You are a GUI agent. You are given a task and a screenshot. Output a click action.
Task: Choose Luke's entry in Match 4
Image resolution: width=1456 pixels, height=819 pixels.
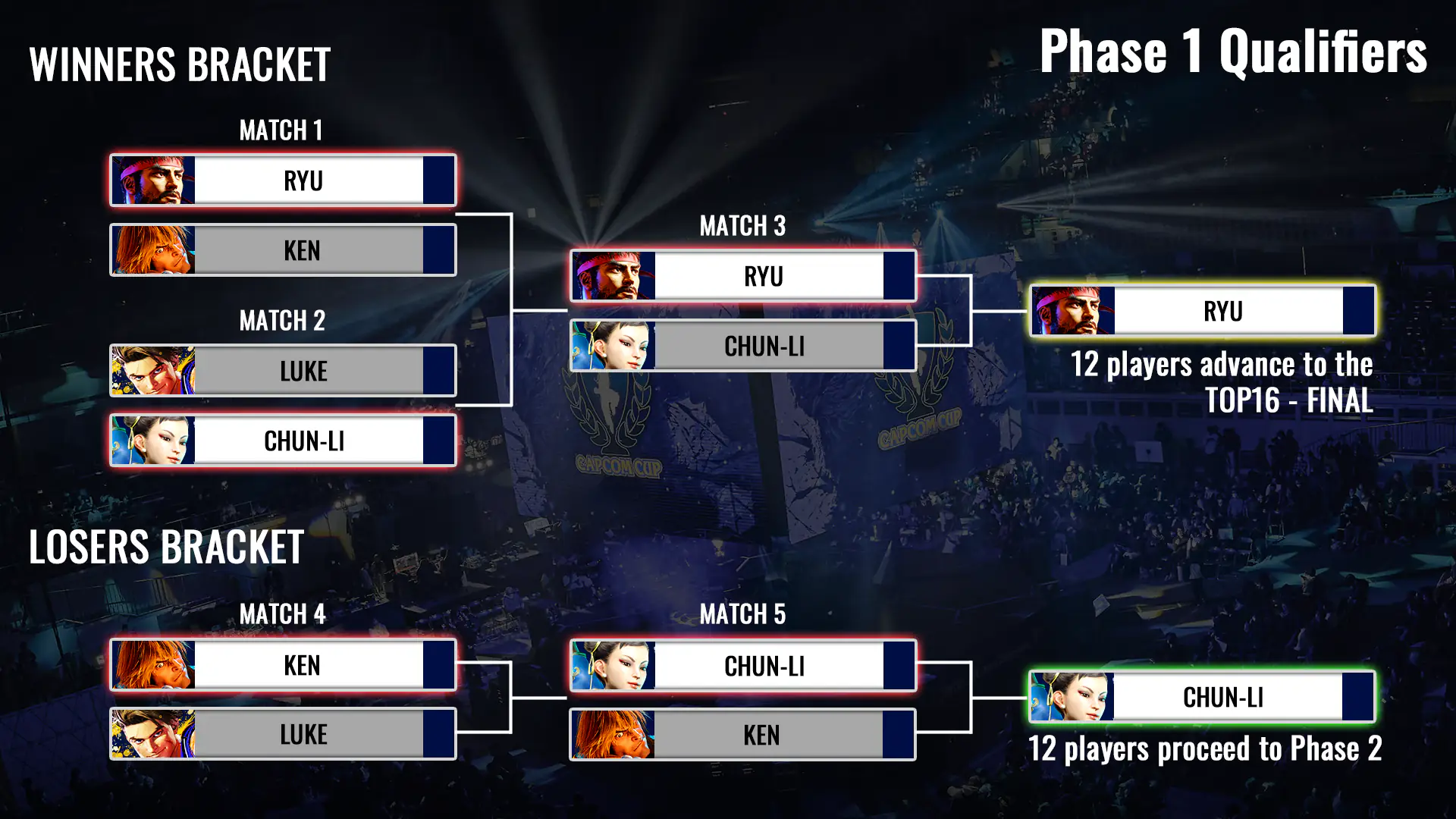pyautogui.click(x=283, y=734)
